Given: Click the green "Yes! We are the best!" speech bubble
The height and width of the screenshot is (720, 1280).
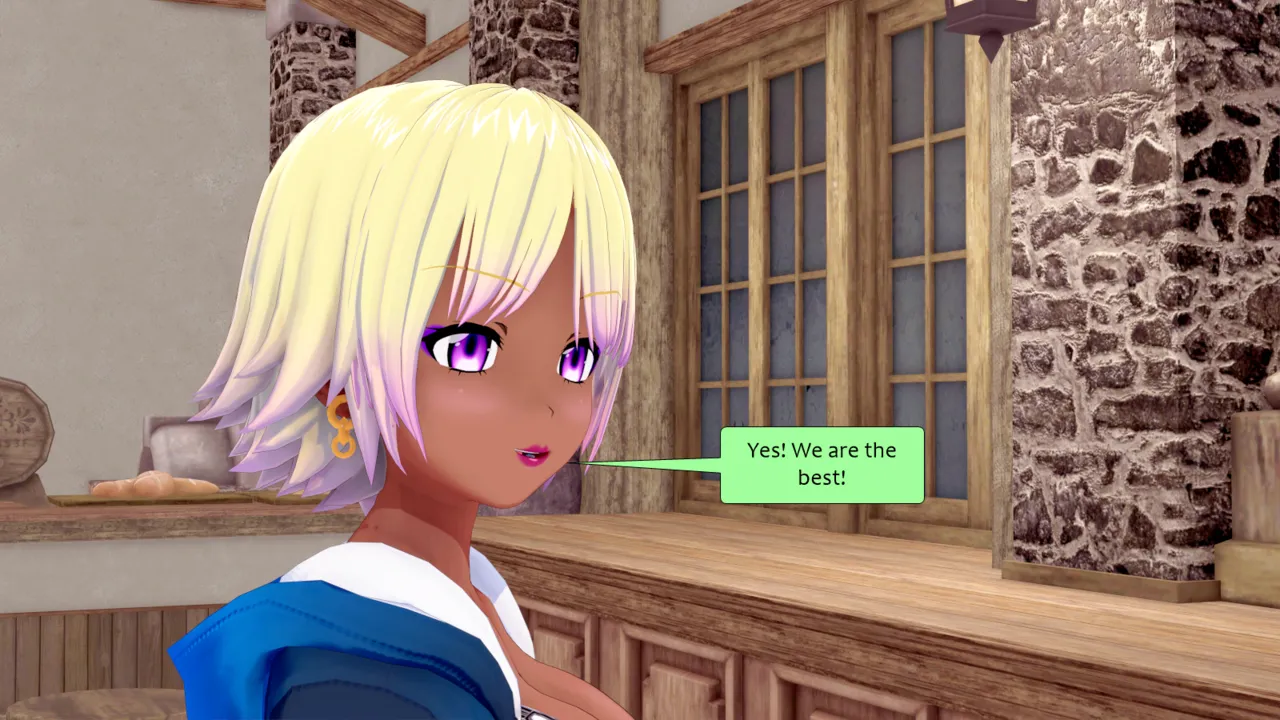Looking at the screenshot, I should tap(821, 465).
